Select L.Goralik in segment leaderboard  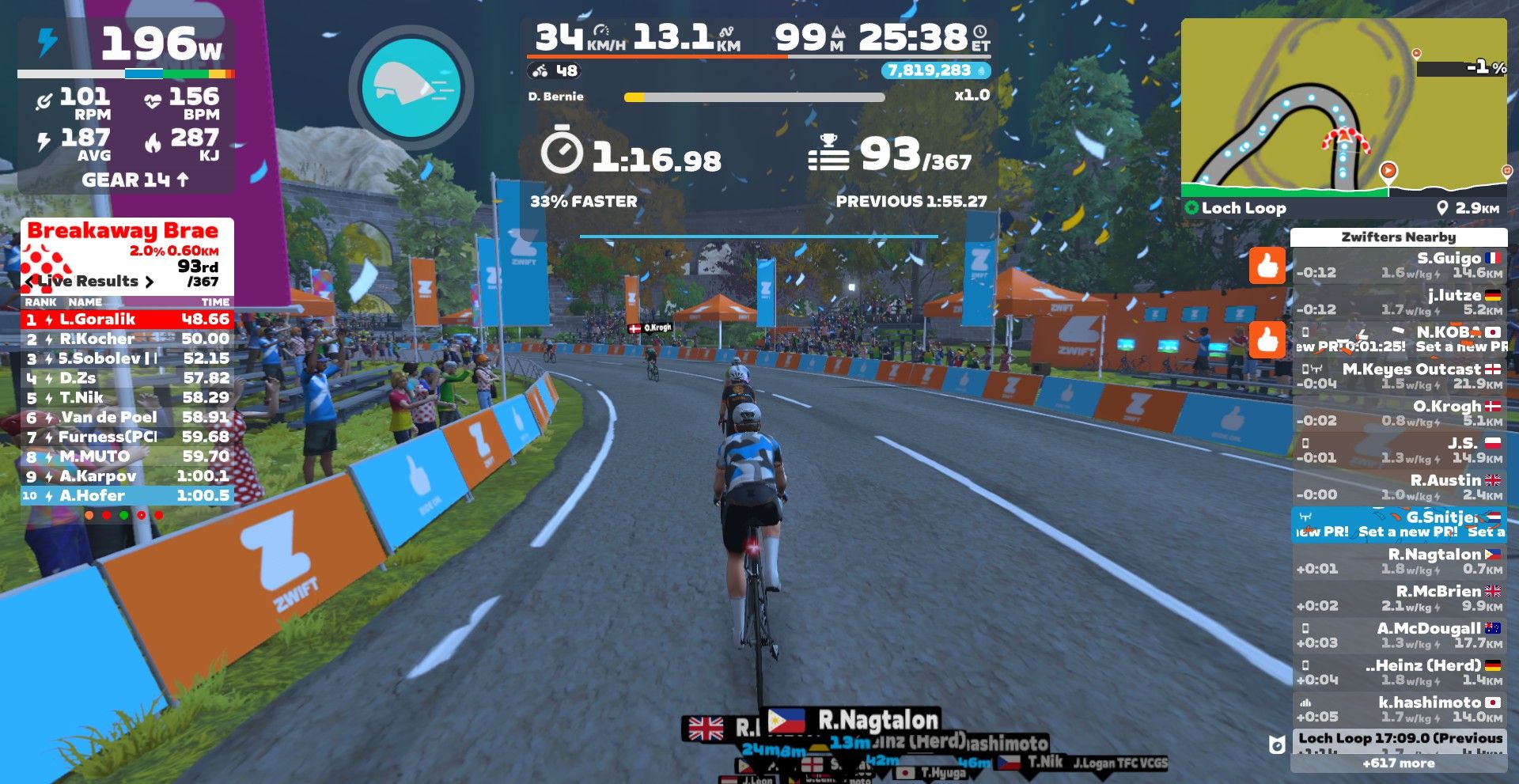[x=127, y=320]
